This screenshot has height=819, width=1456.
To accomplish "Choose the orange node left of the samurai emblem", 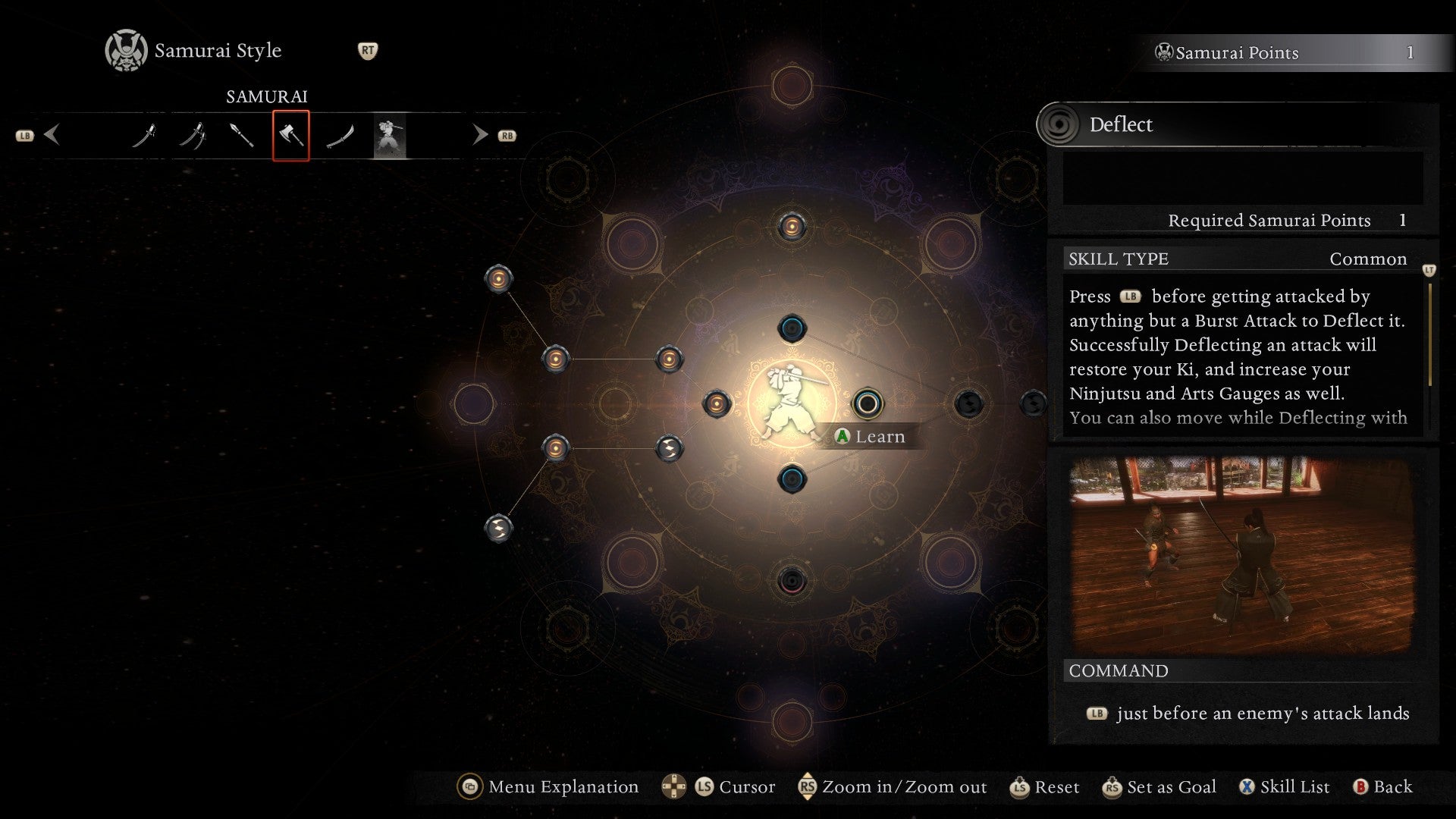I will (x=717, y=403).
